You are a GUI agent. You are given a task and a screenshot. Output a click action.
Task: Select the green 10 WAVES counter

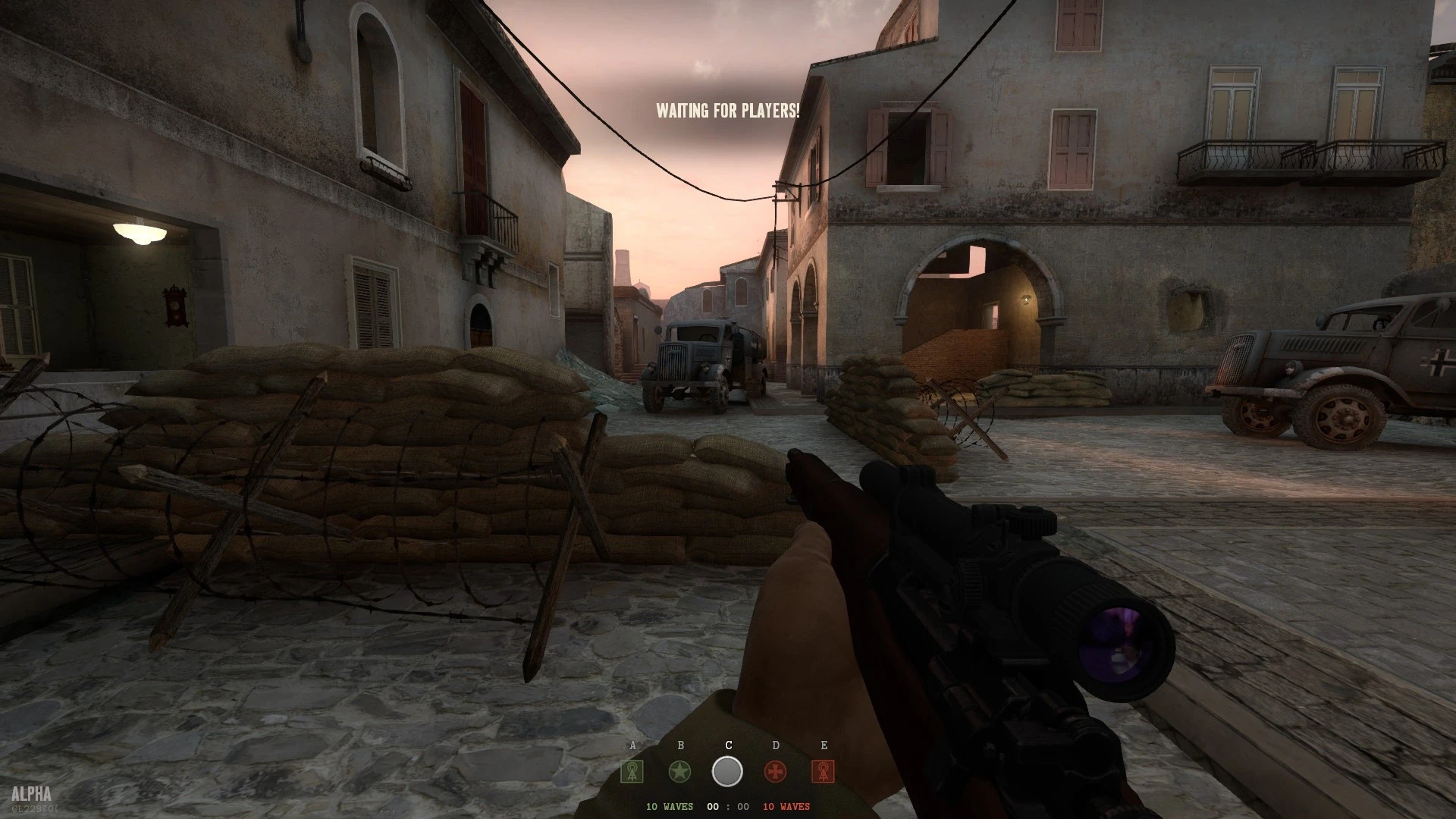670,808
